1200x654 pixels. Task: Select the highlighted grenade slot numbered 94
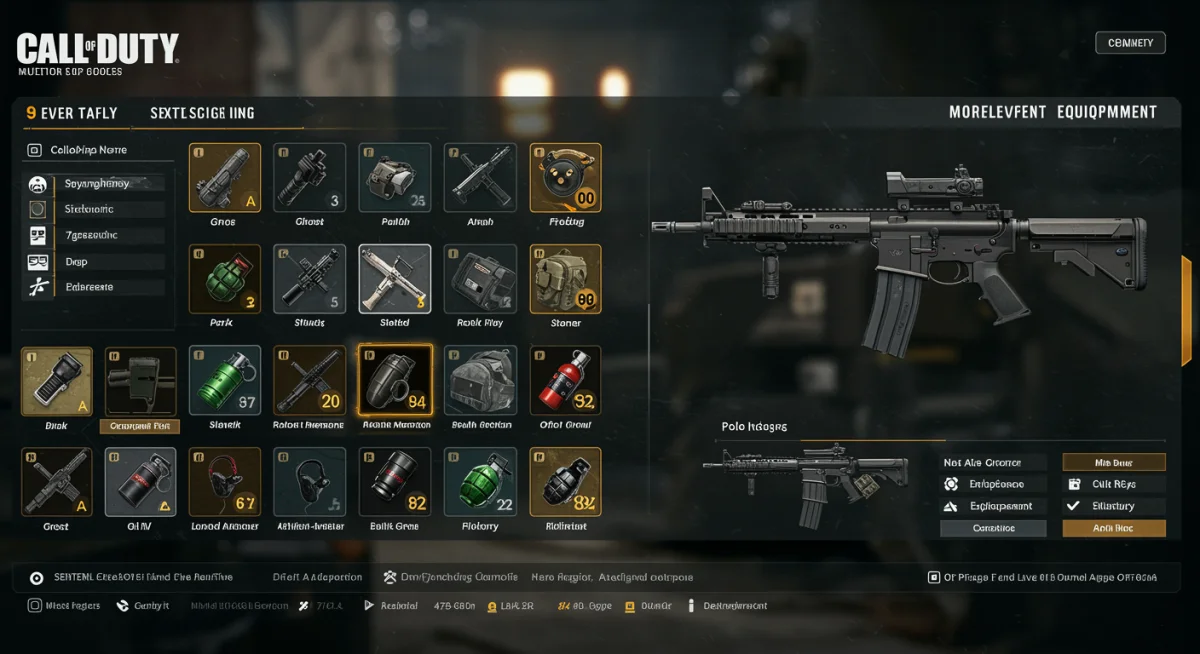click(x=395, y=381)
